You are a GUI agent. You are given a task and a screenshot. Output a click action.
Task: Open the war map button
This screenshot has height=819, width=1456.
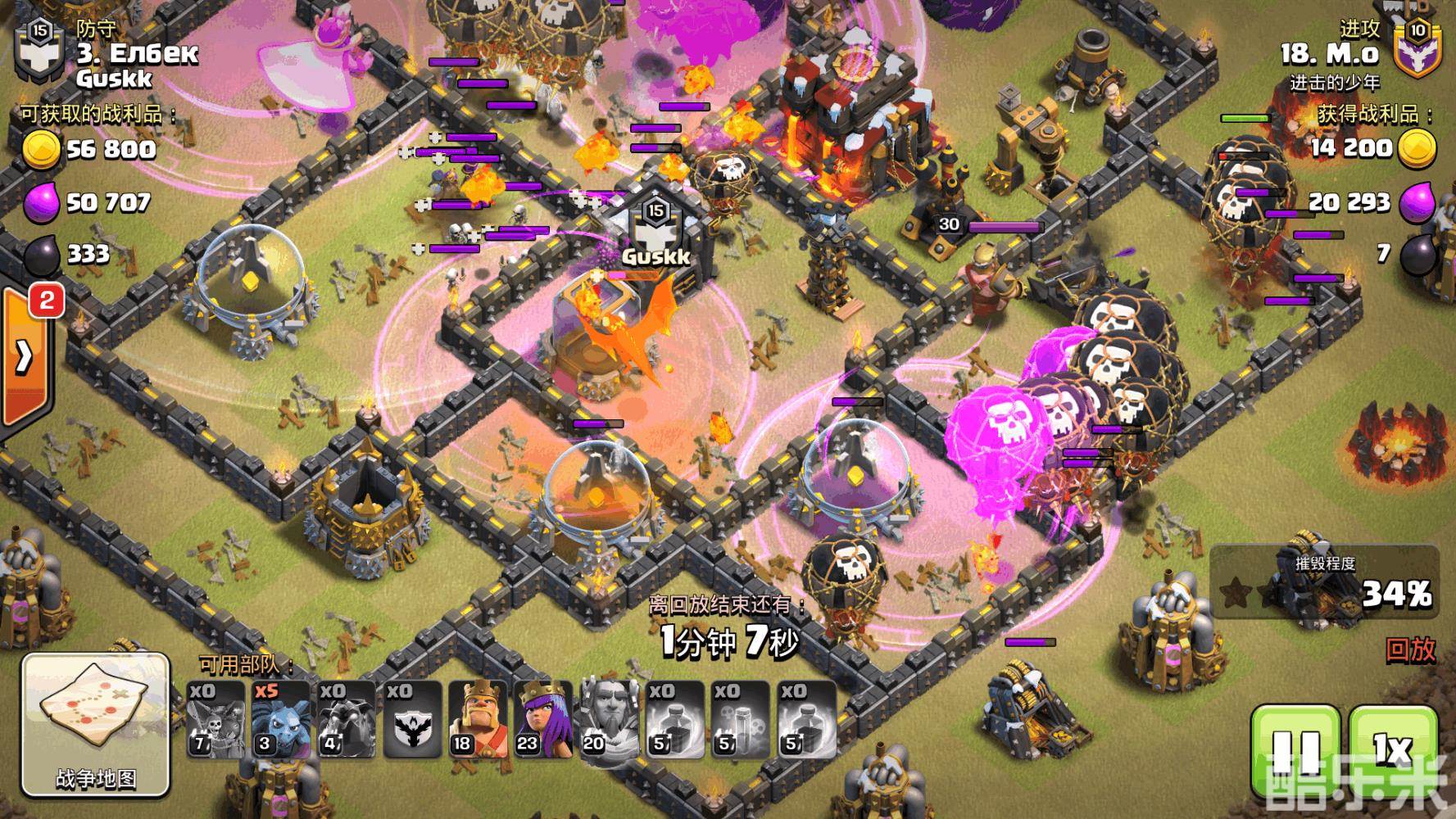pyautogui.click(x=95, y=724)
